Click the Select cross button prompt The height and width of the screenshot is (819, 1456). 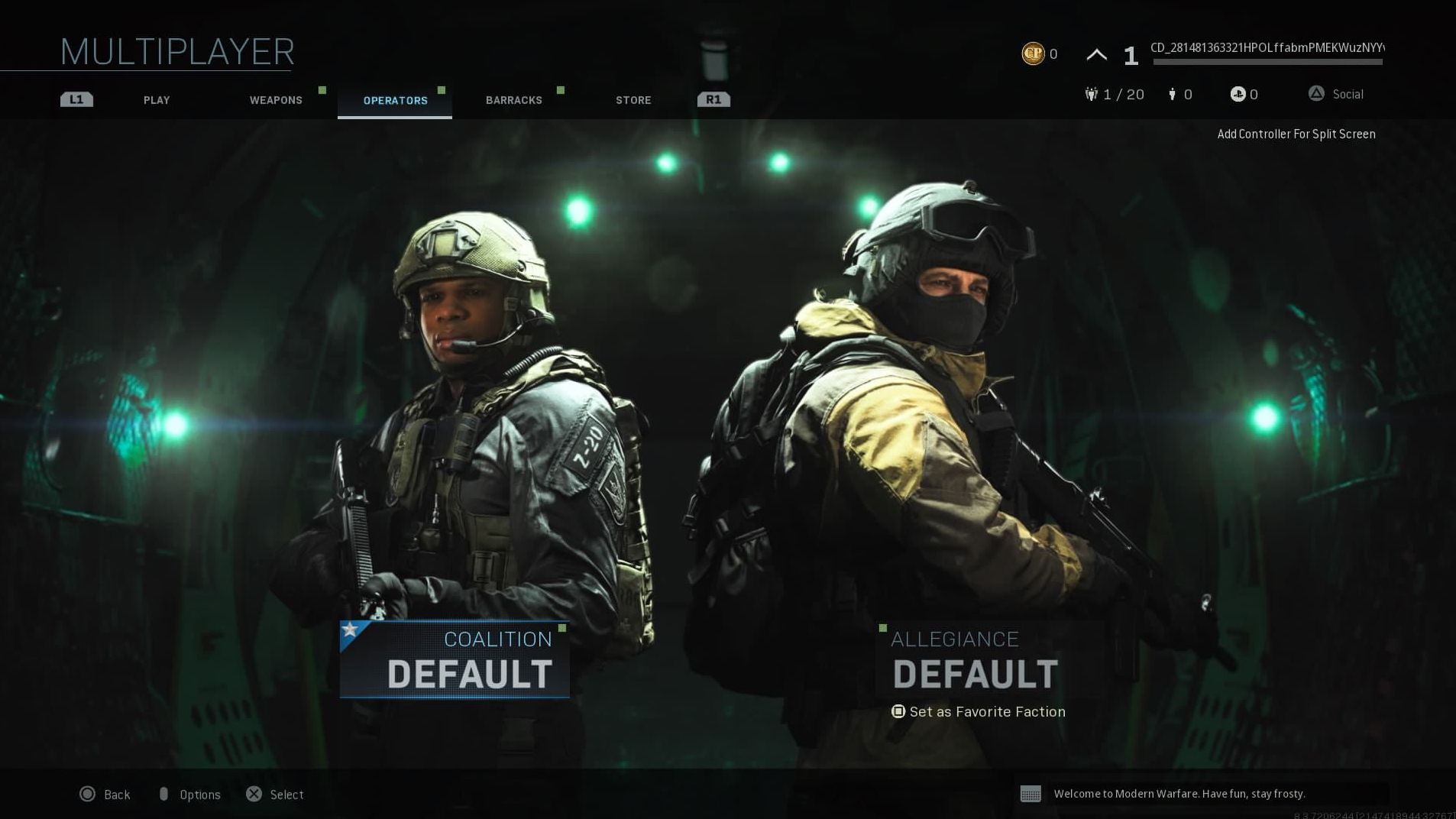pos(254,794)
